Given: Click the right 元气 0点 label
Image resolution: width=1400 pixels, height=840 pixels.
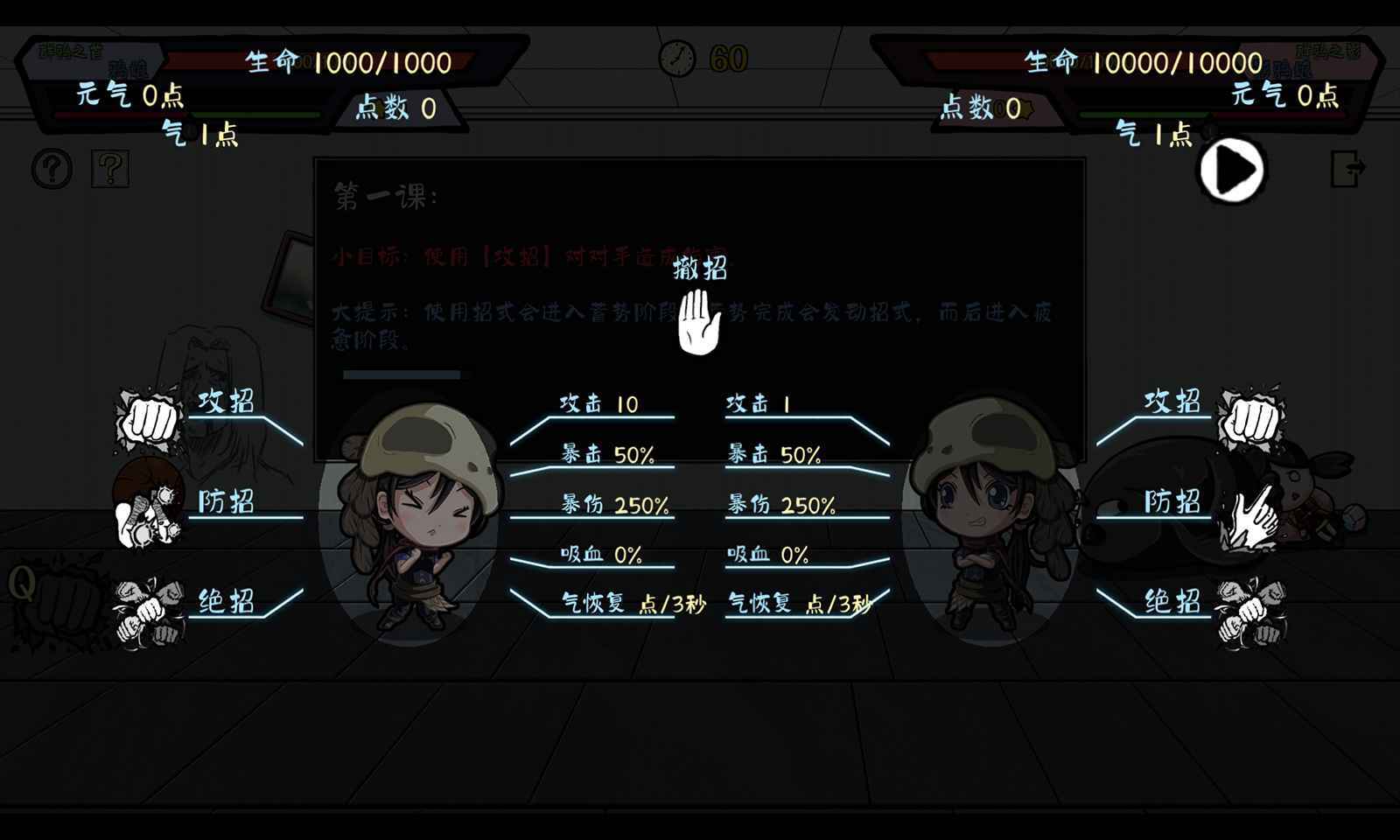Looking at the screenshot, I should [1282, 94].
